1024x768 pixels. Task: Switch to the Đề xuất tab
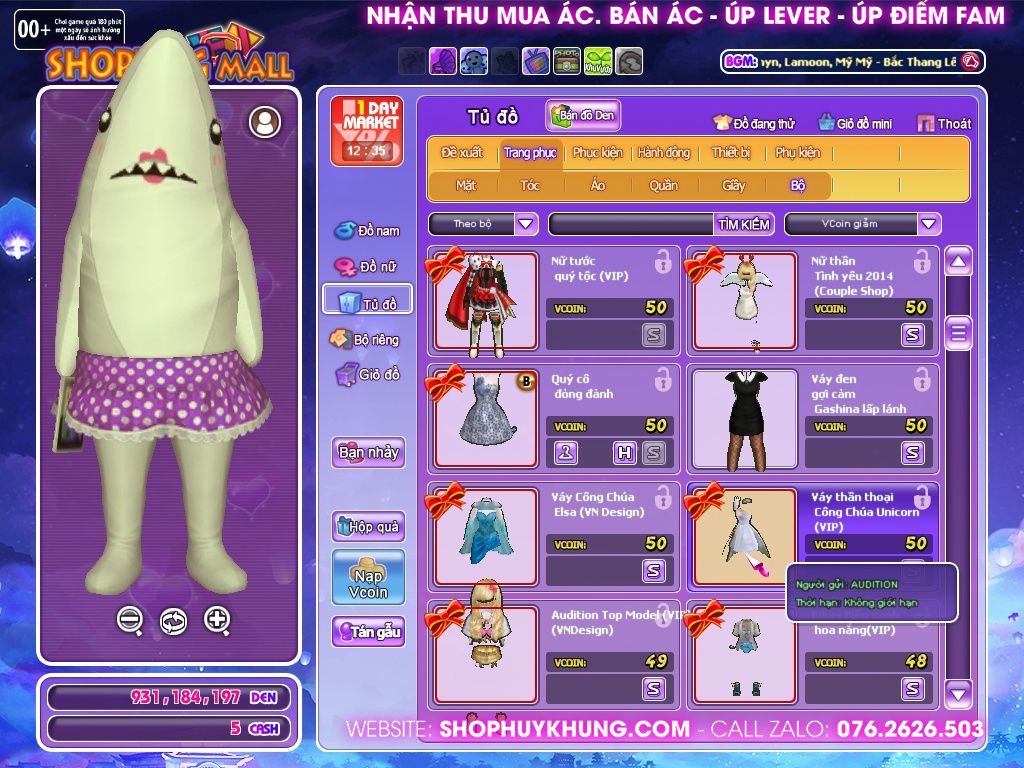point(462,153)
